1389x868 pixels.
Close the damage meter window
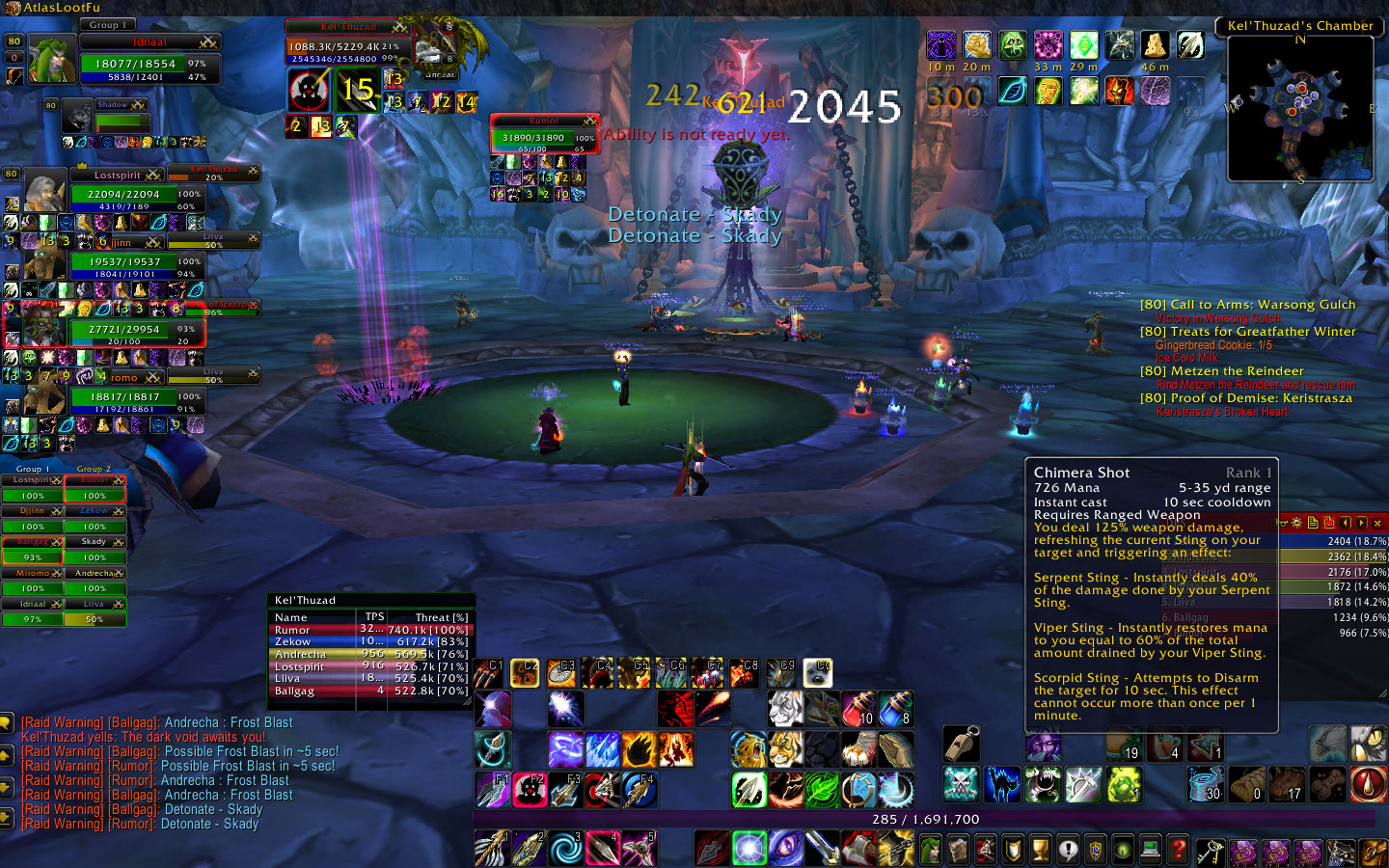(1377, 523)
